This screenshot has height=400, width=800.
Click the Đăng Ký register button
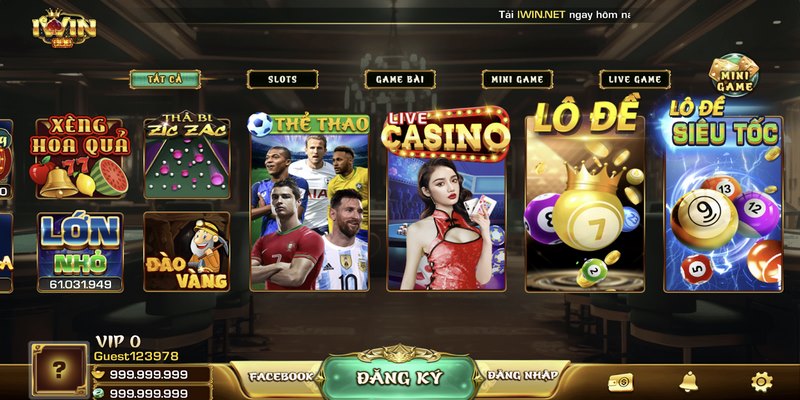pyautogui.click(x=399, y=377)
